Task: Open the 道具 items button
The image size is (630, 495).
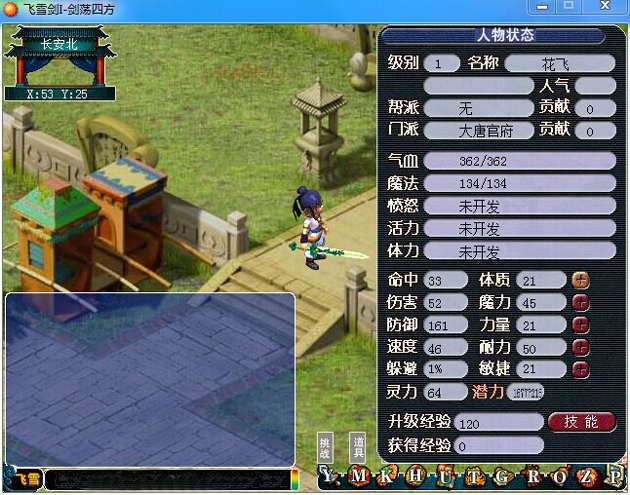Action: point(356,447)
